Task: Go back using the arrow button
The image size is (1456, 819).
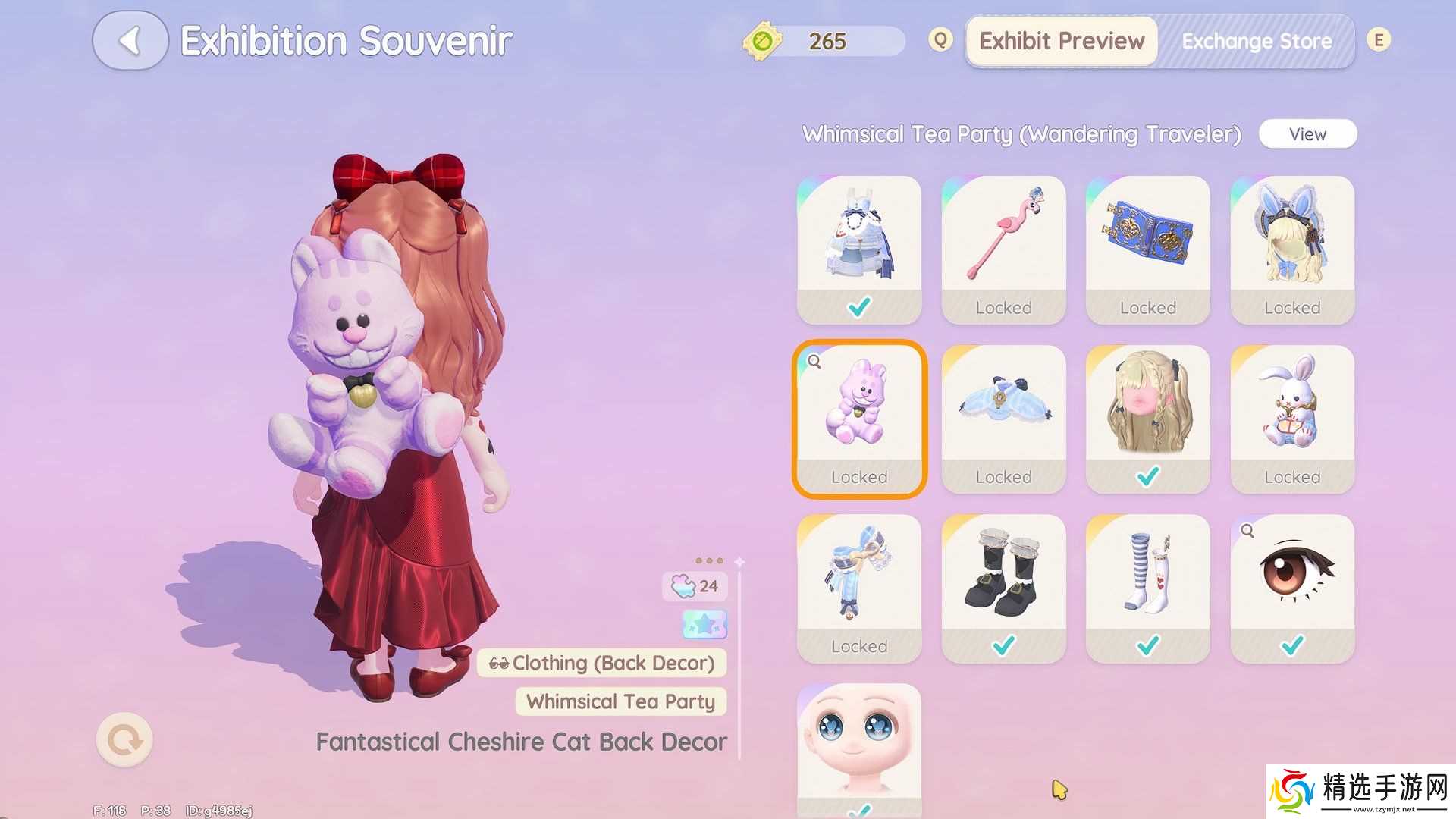Action: [x=130, y=41]
